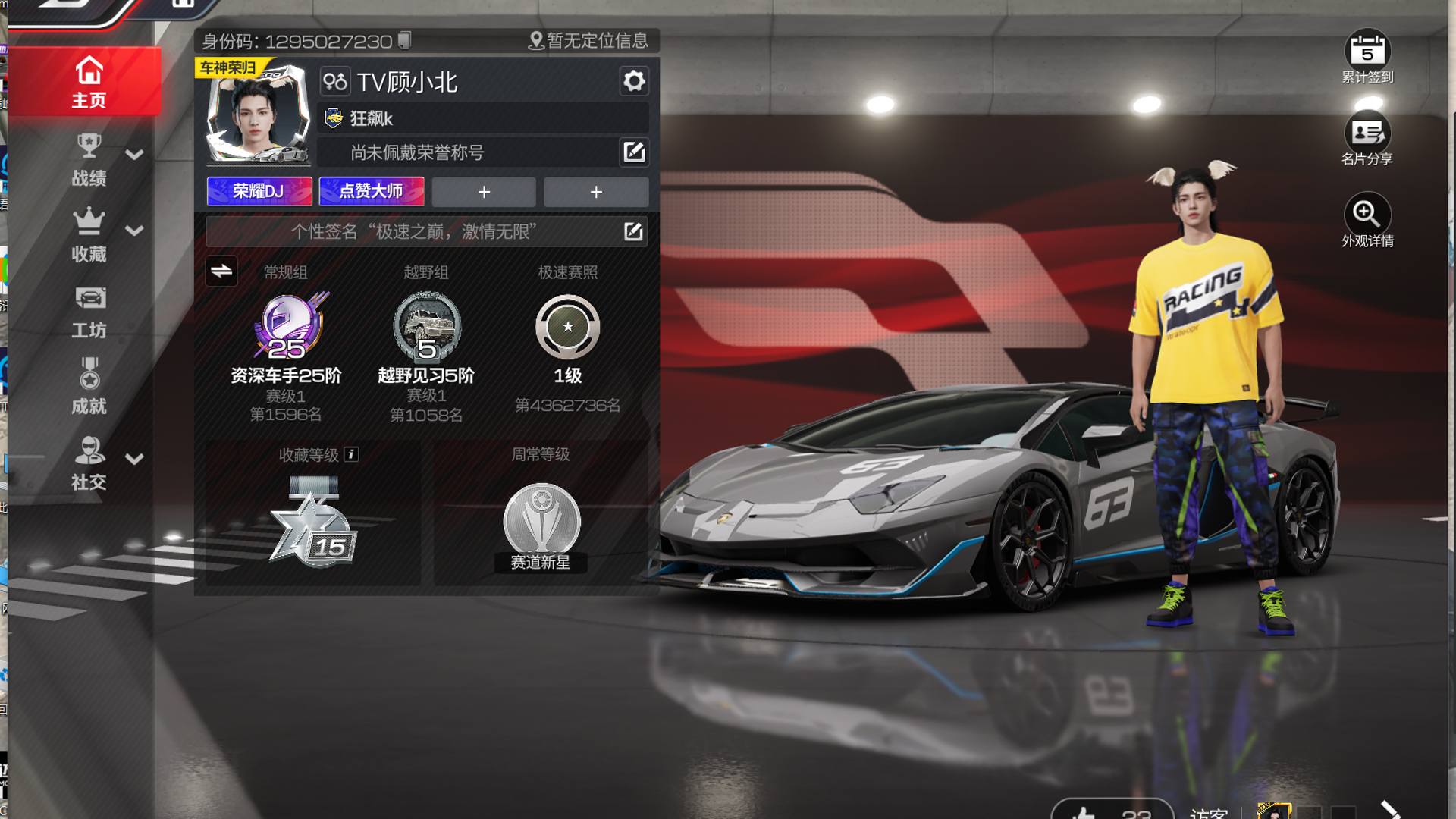Screen dimensions: 1456x819
Task: Open the 社交 social tab
Action: 89,463
